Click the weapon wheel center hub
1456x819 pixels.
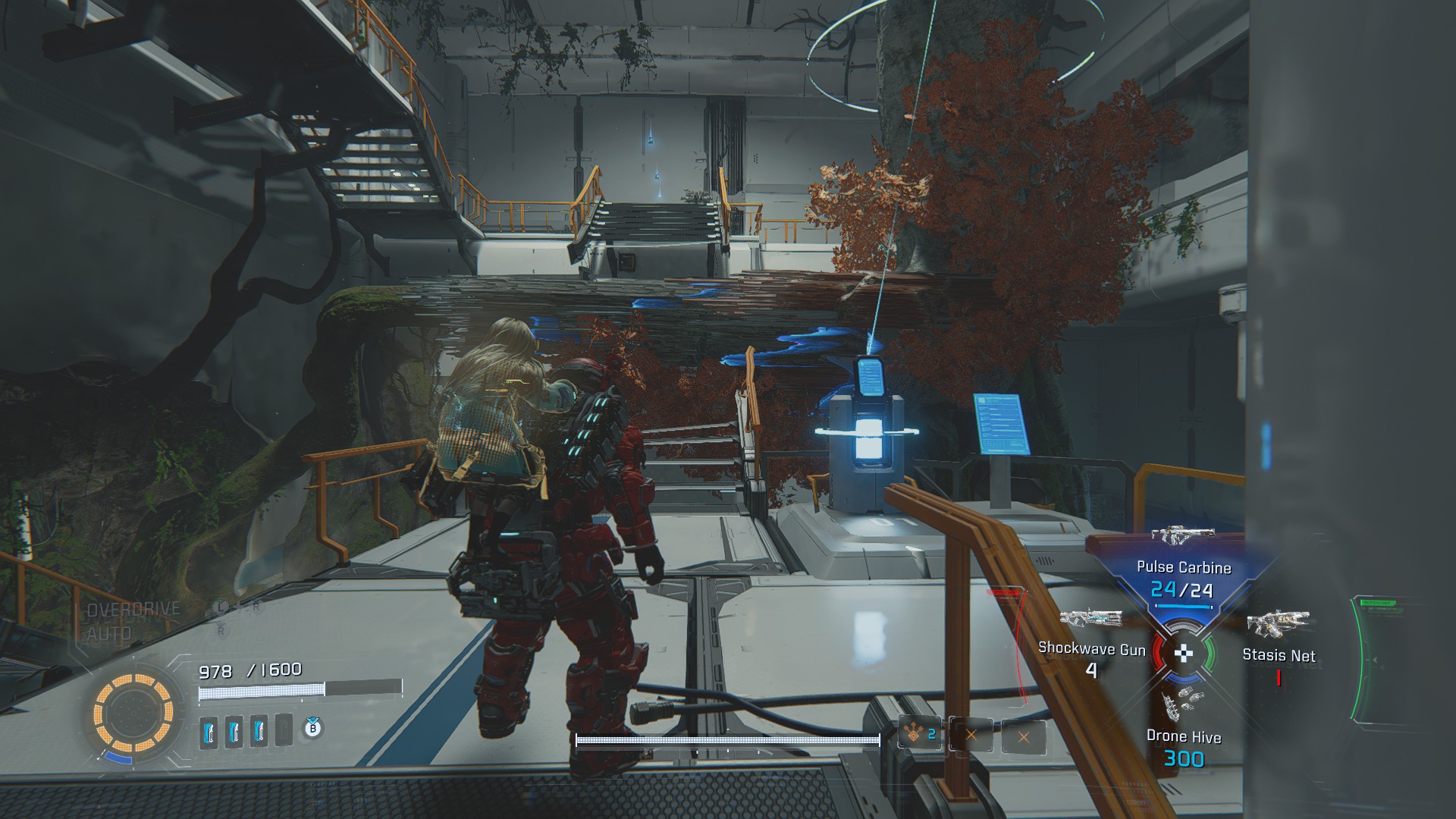pos(1183,654)
